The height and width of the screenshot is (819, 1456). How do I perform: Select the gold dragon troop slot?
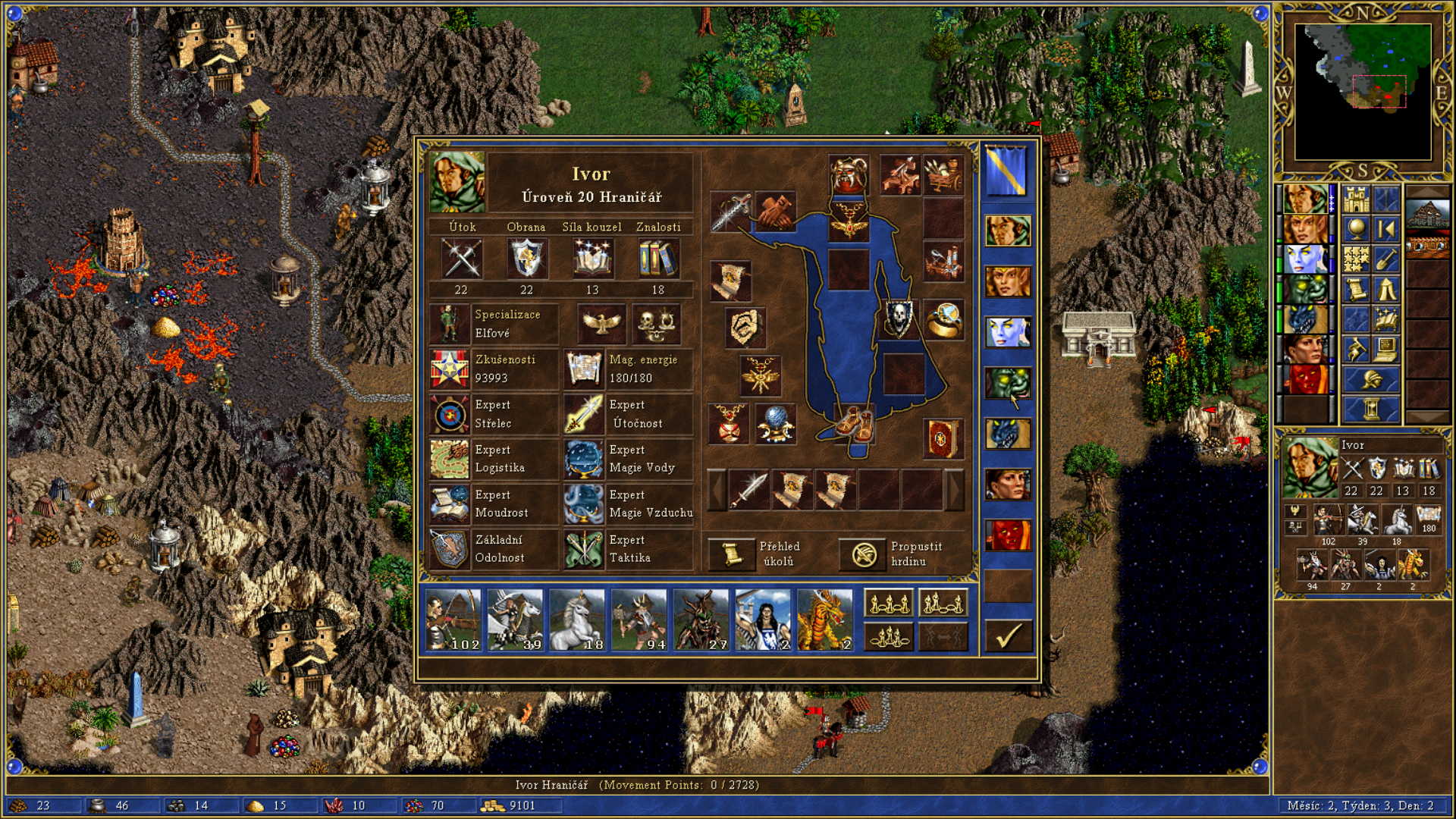click(x=824, y=620)
